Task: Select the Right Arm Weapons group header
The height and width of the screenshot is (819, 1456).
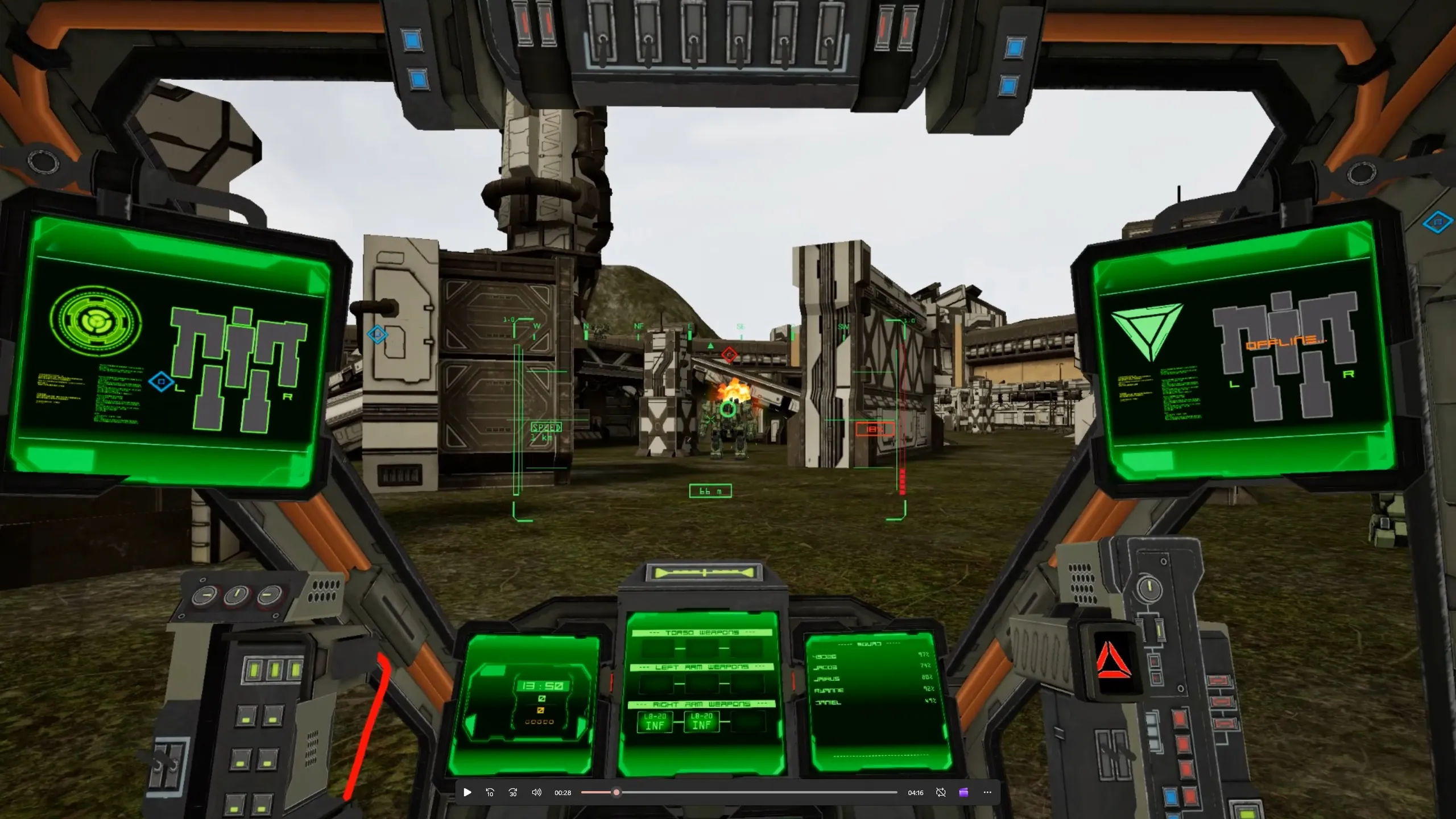Action: coord(702,704)
